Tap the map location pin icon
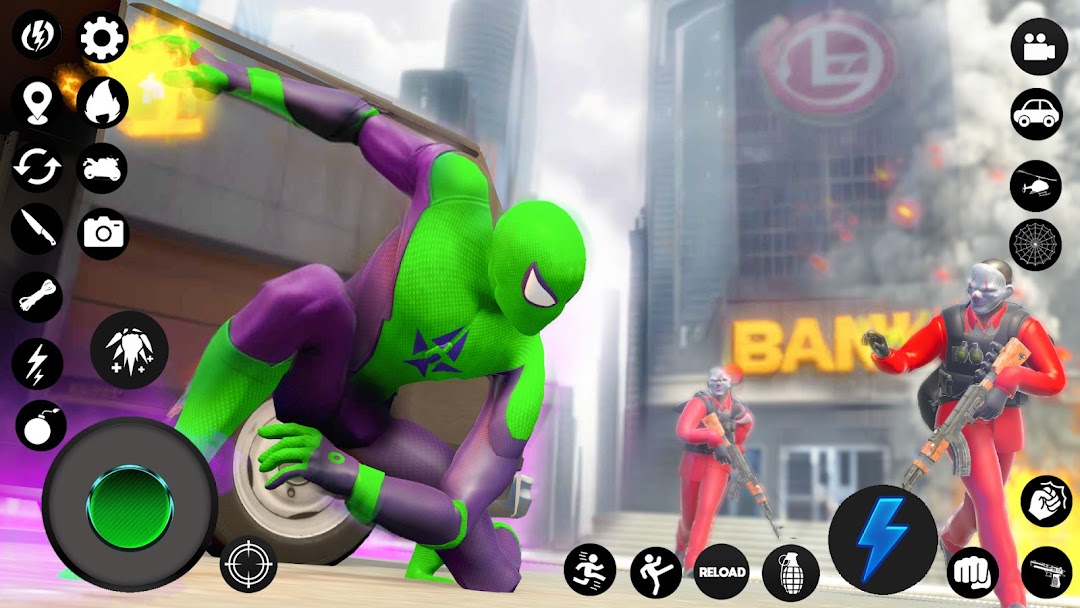The height and width of the screenshot is (608, 1080). pos(37,101)
